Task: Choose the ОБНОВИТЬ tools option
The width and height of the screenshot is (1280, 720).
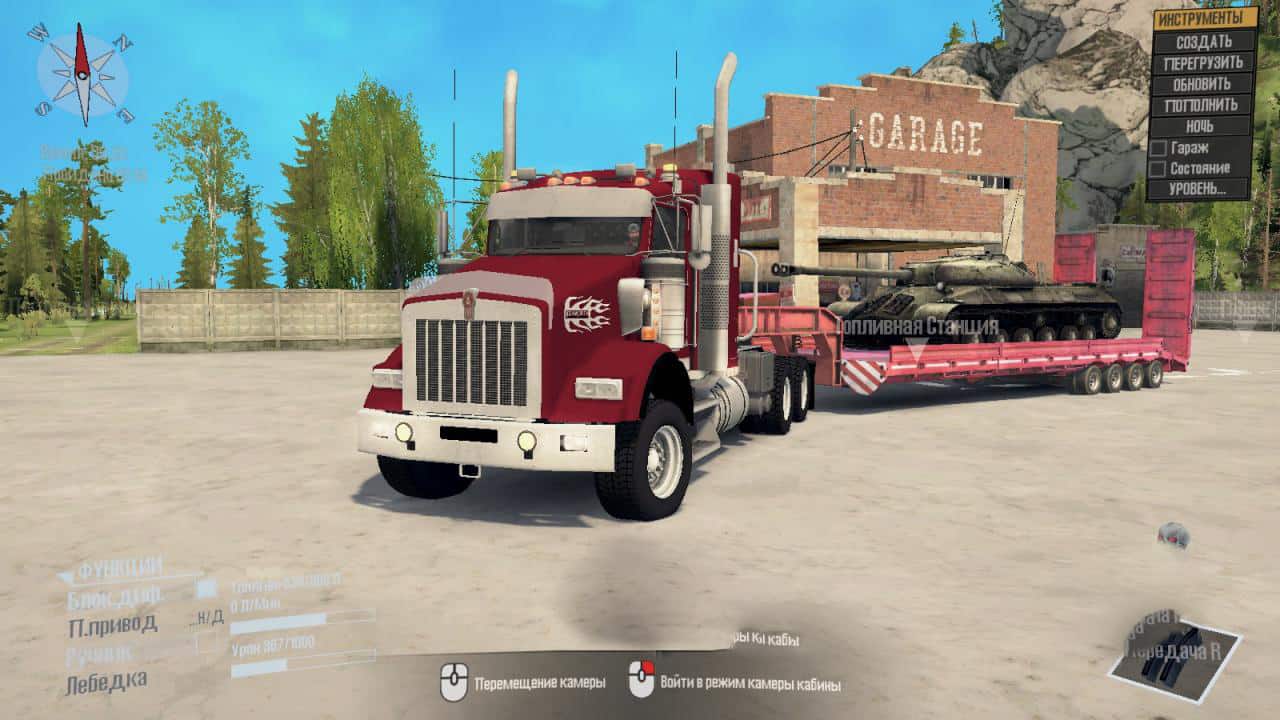Action: point(1203,84)
